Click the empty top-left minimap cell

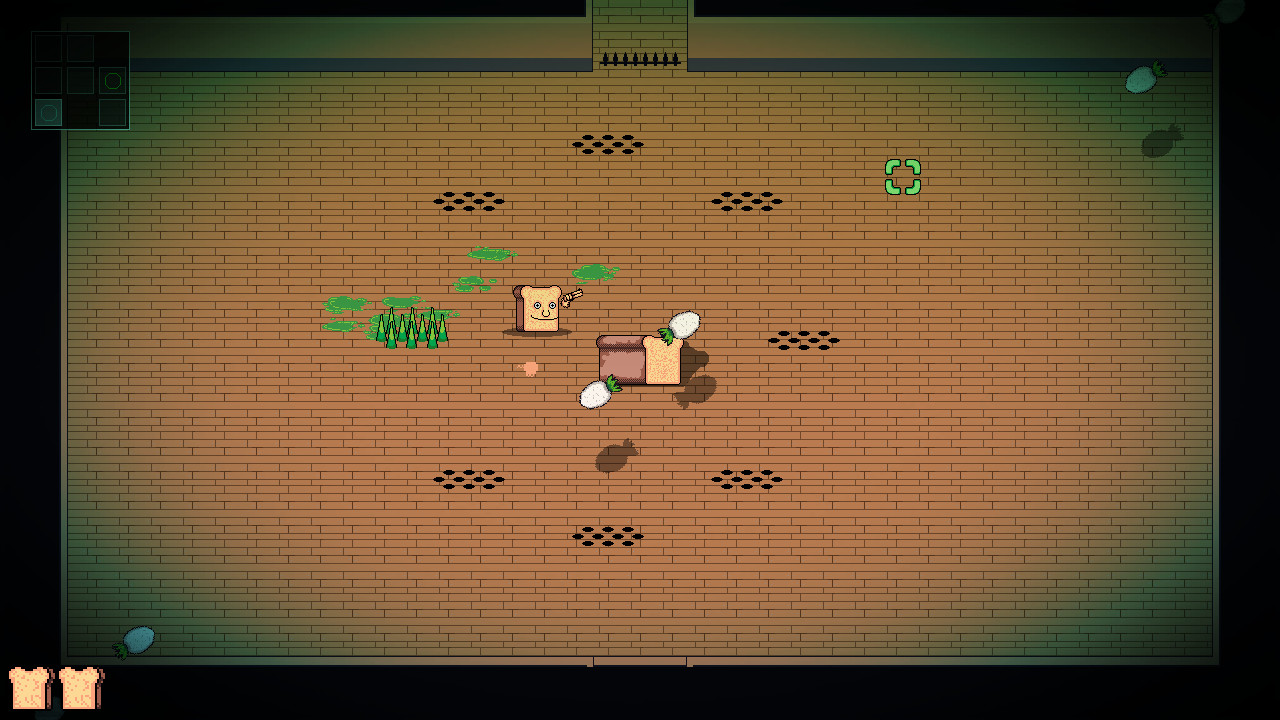pyautogui.click(x=48, y=48)
